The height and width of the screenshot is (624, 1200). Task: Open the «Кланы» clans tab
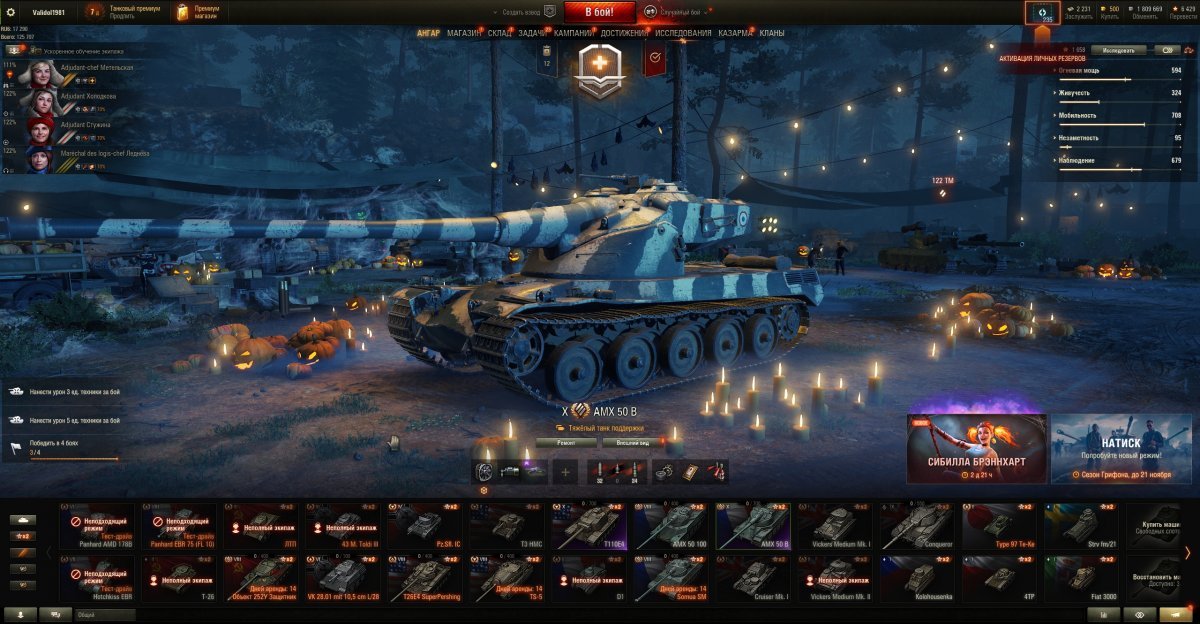772,33
